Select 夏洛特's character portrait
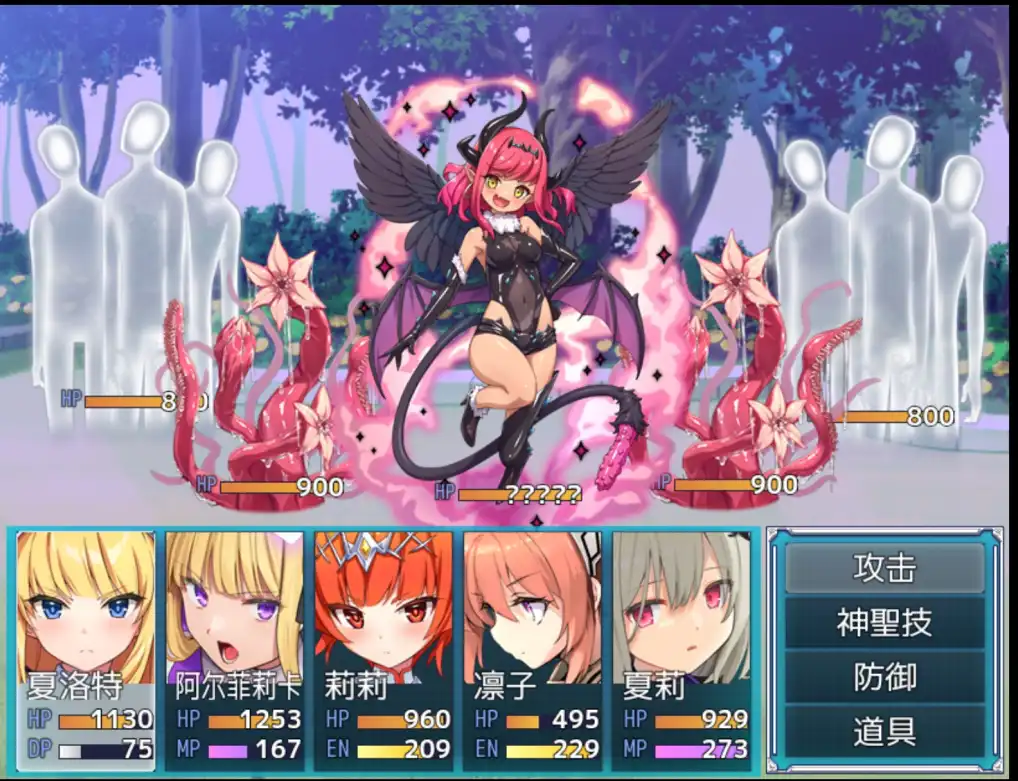This screenshot has height=781, width=1018. (87, 608)
